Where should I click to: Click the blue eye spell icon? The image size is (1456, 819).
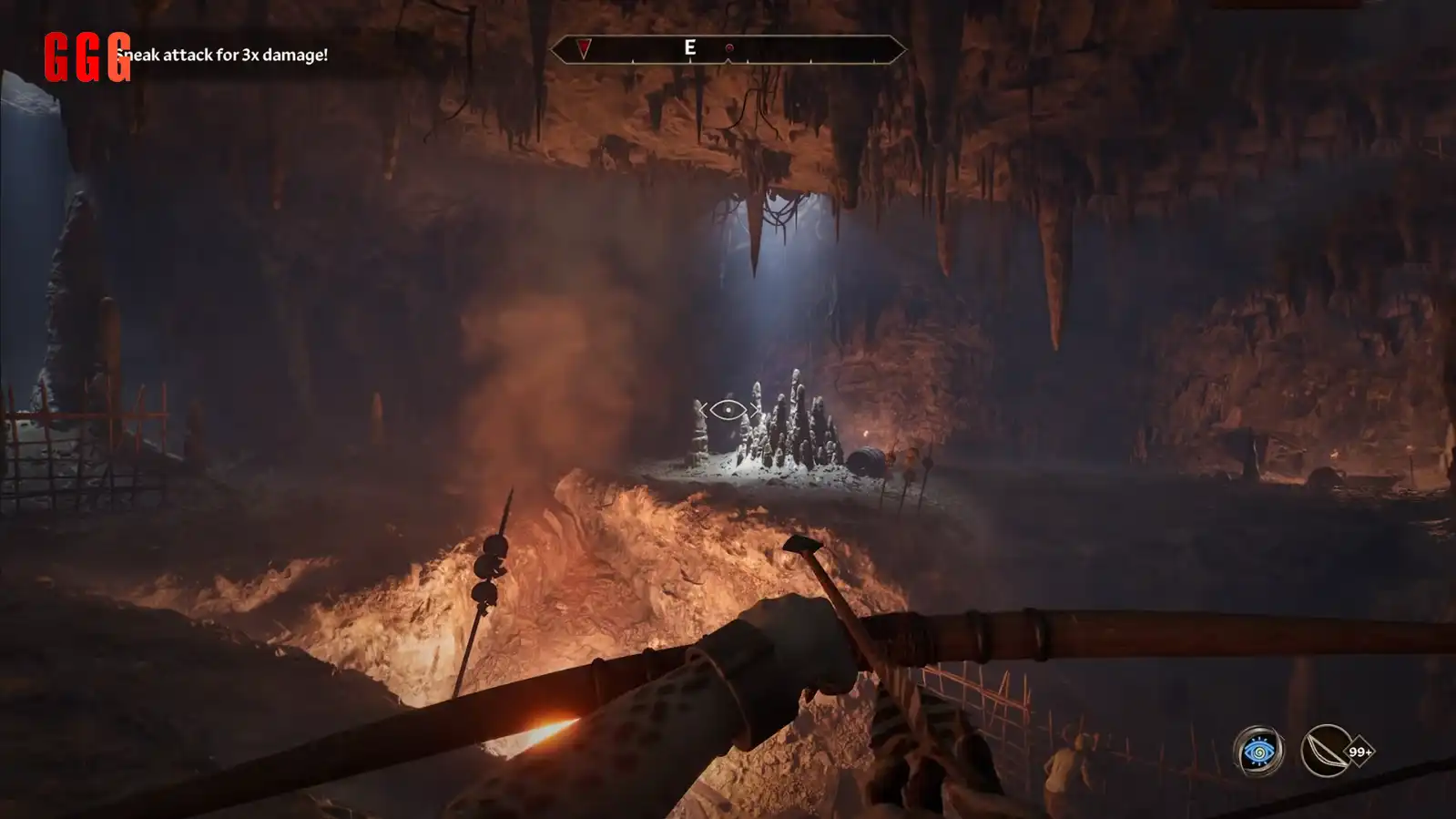pyautogui.click(x=1258, y=752)
